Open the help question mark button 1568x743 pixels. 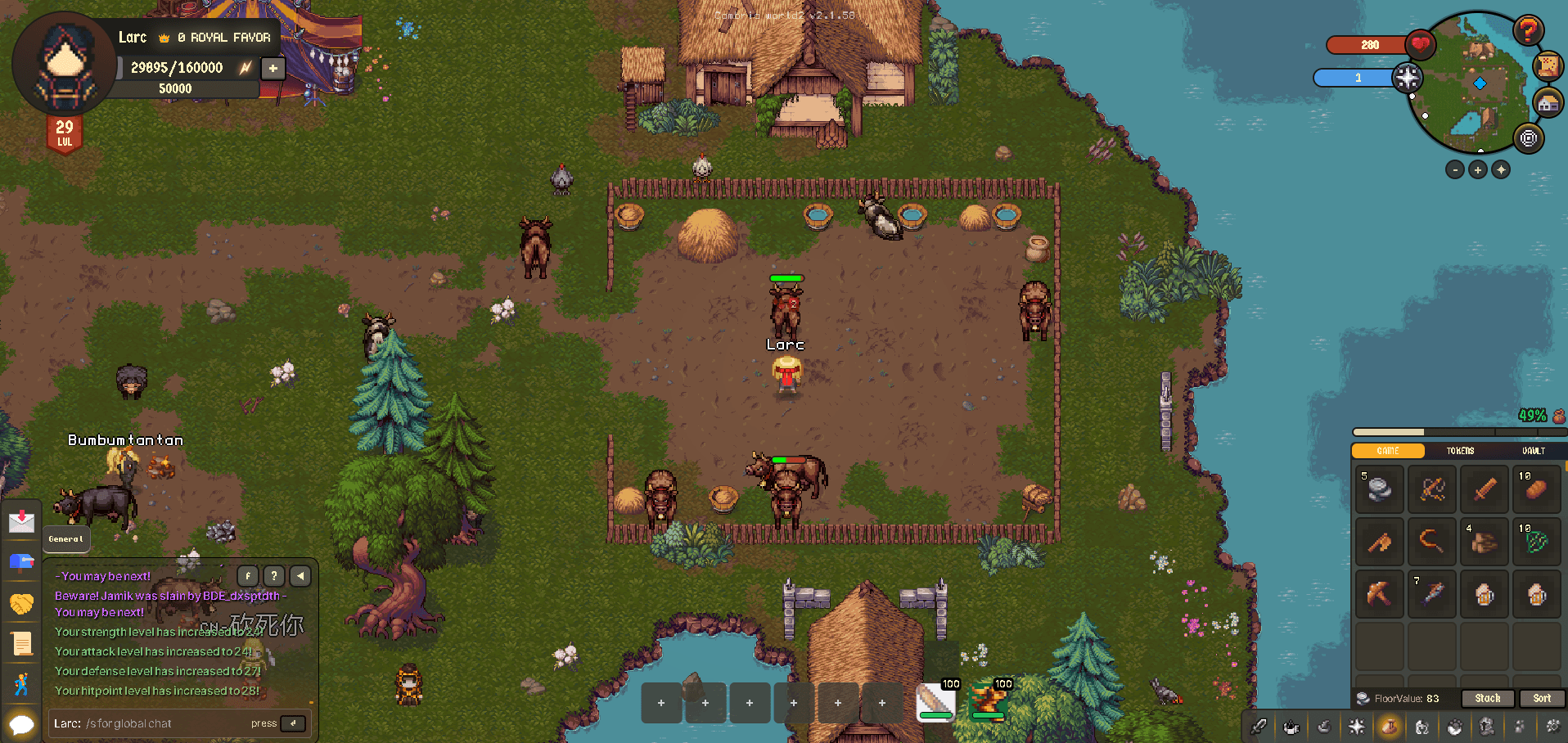tap(1527, 31)
